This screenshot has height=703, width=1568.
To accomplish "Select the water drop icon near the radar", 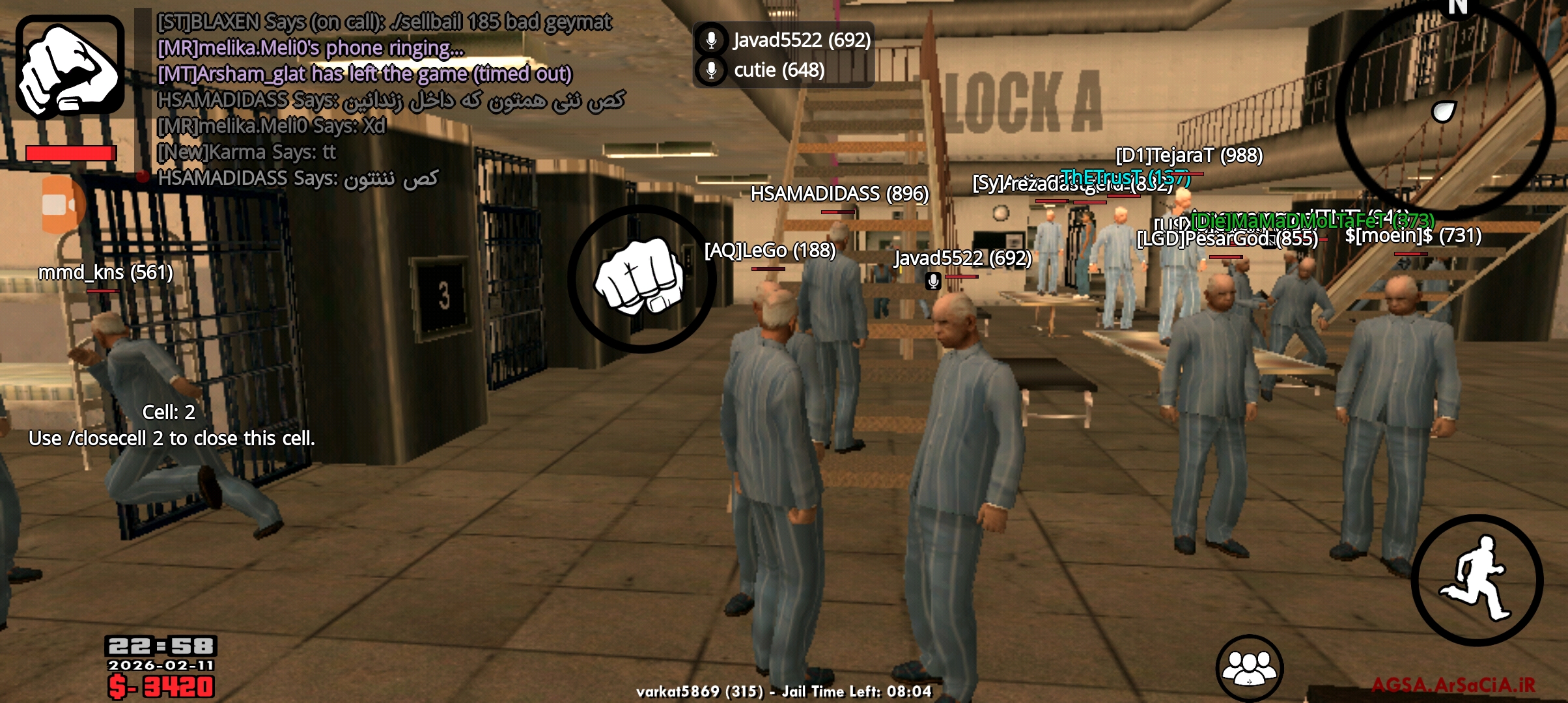I will 1443,111.
